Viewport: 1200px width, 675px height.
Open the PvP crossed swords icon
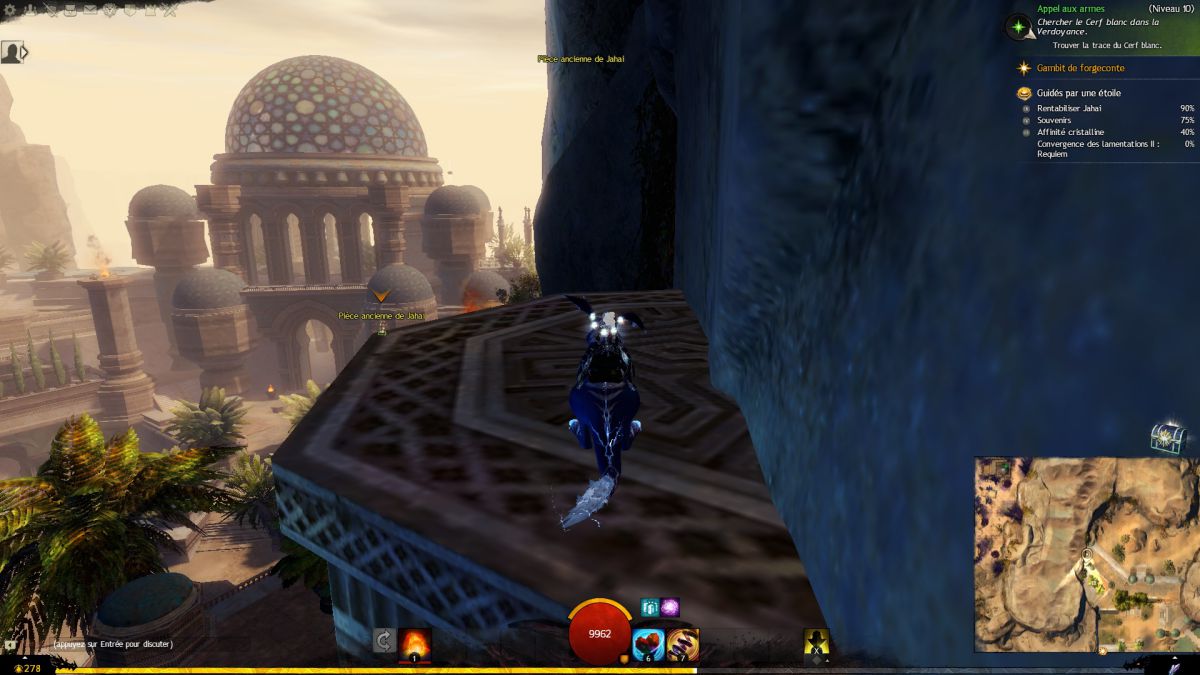(x=168, y=11)
